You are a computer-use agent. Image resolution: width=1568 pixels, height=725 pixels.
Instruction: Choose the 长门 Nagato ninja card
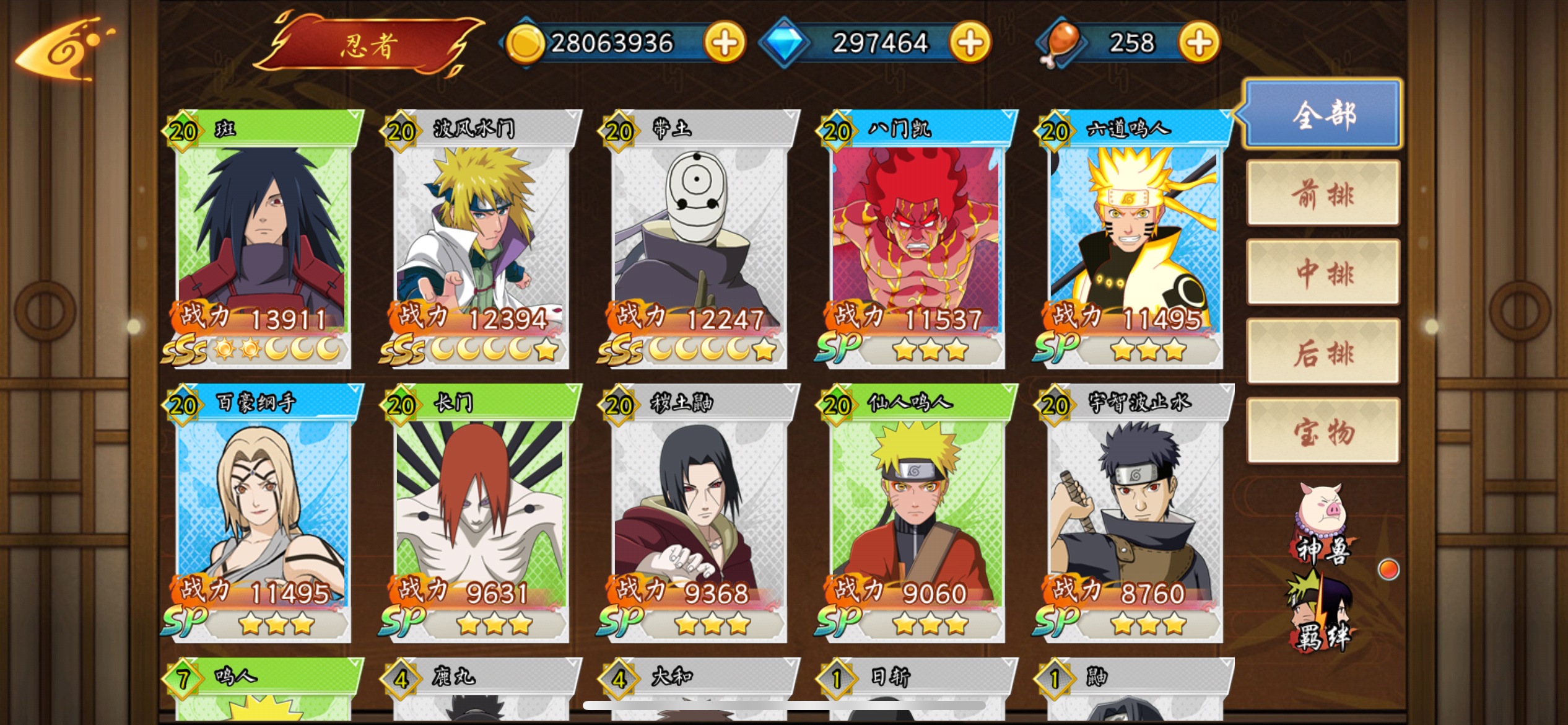pyautogui.click(x=481, y=513)
